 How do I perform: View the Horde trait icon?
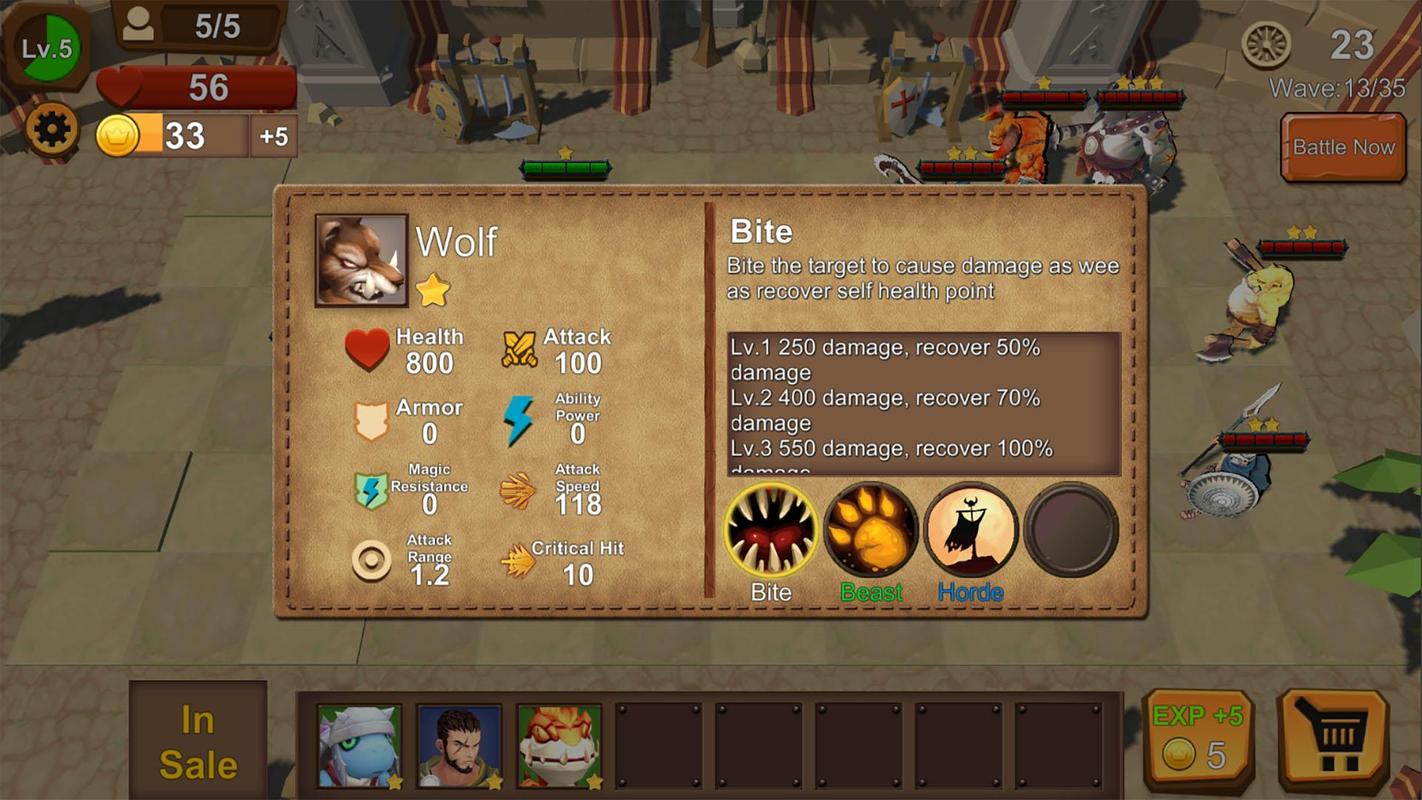pyautogui.click(x=970, y=531)
